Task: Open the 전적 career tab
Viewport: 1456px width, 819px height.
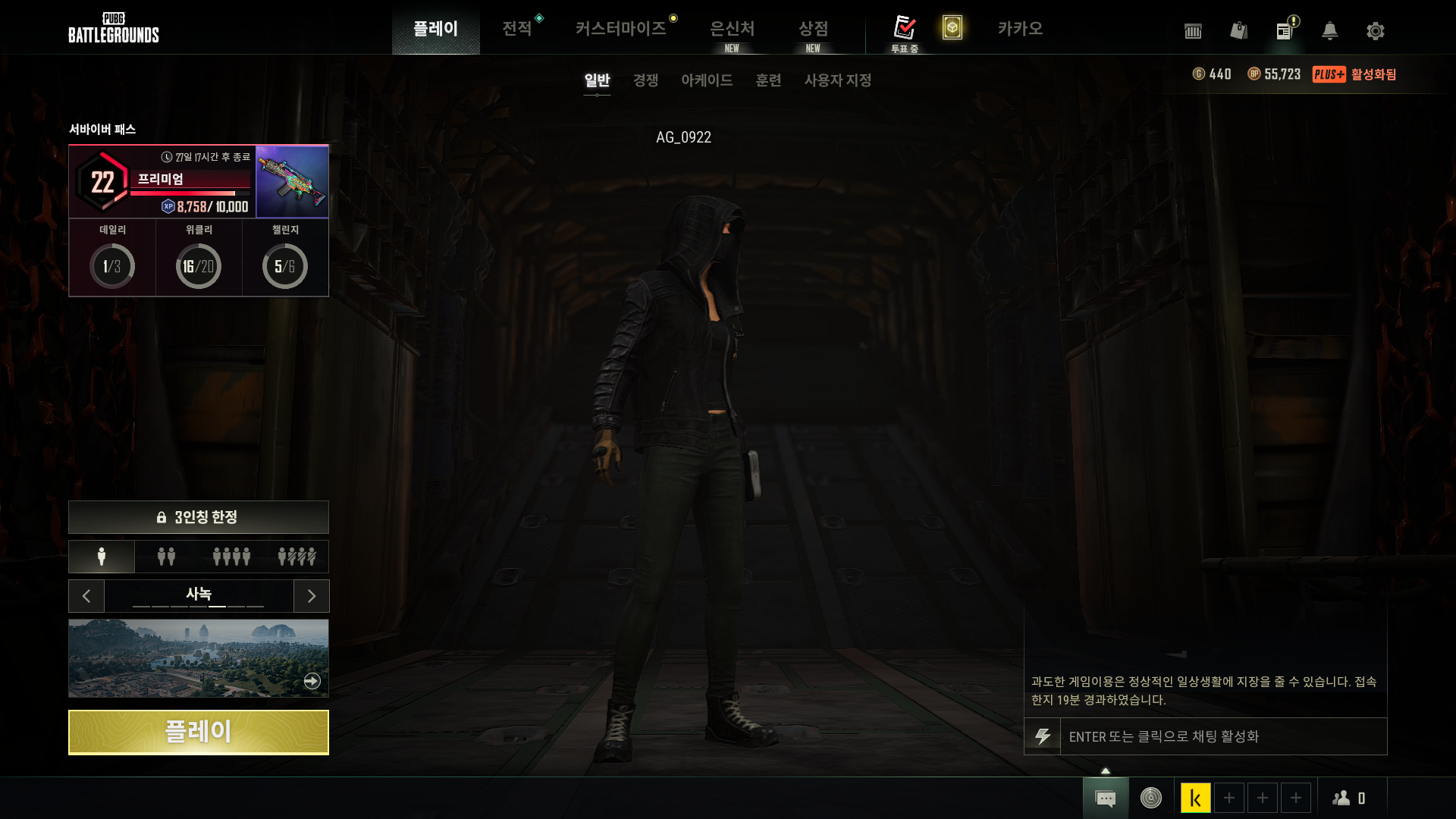Action: point(516,29)
